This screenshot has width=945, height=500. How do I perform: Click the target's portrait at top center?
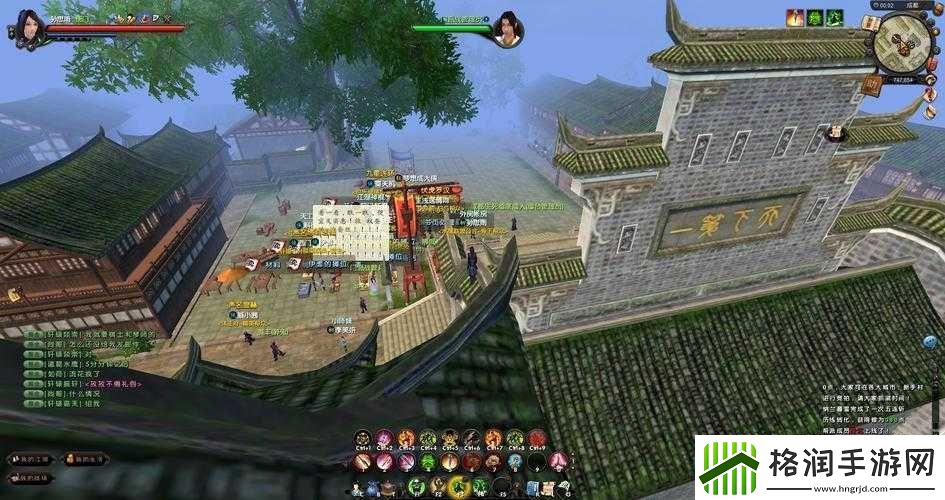tap(507, 27)
